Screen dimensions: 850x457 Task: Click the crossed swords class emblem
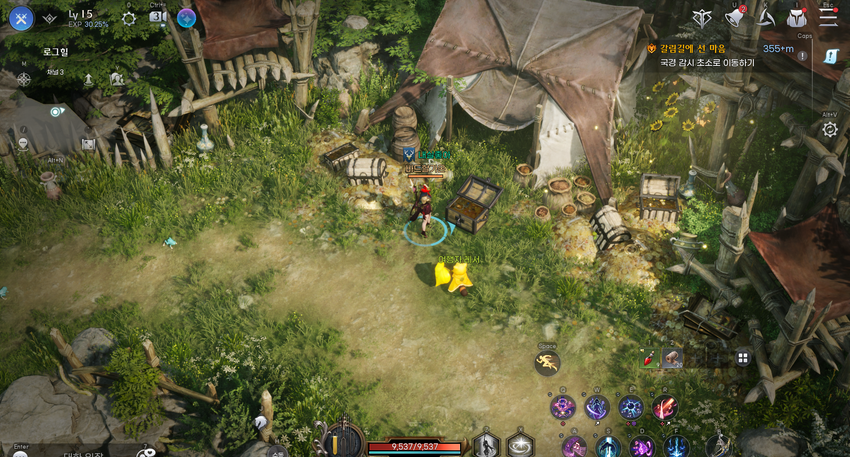coord(21,18)
